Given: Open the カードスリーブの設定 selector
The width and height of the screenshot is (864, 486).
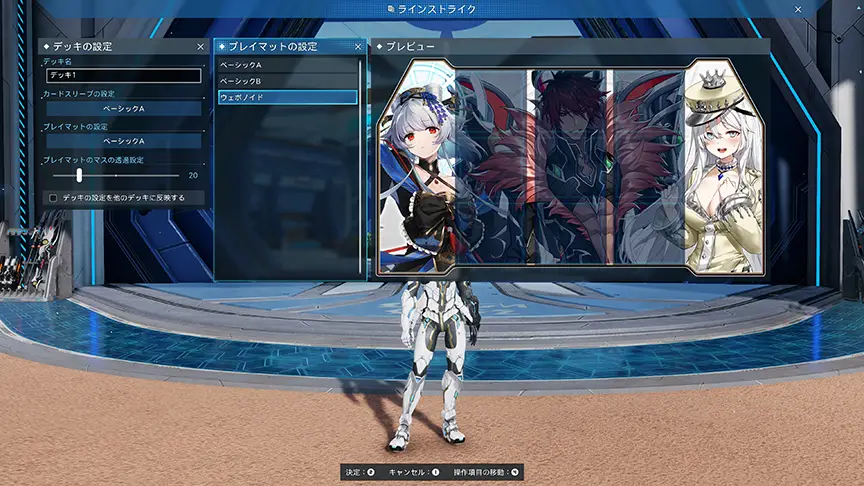Looking at the screenshot, I should coord(123,108).
